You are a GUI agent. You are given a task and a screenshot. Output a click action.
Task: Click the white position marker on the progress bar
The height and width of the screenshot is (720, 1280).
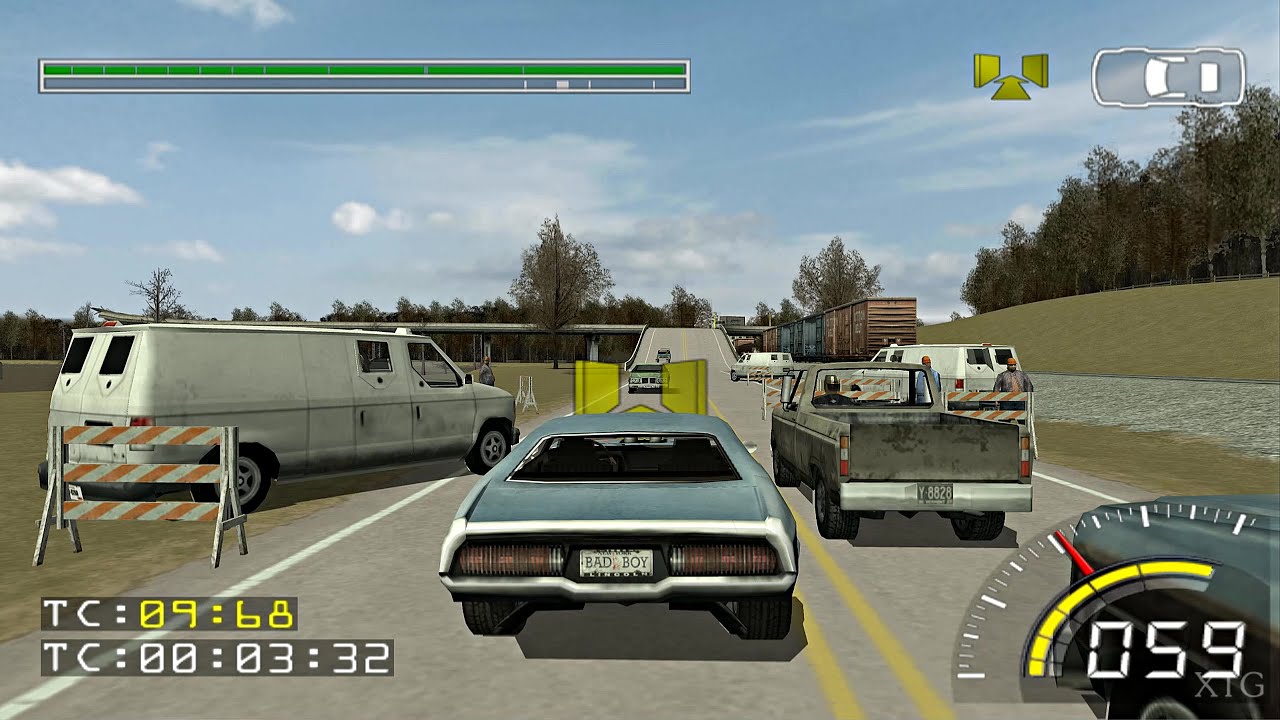pyautogui.click(x=563, y=84)
